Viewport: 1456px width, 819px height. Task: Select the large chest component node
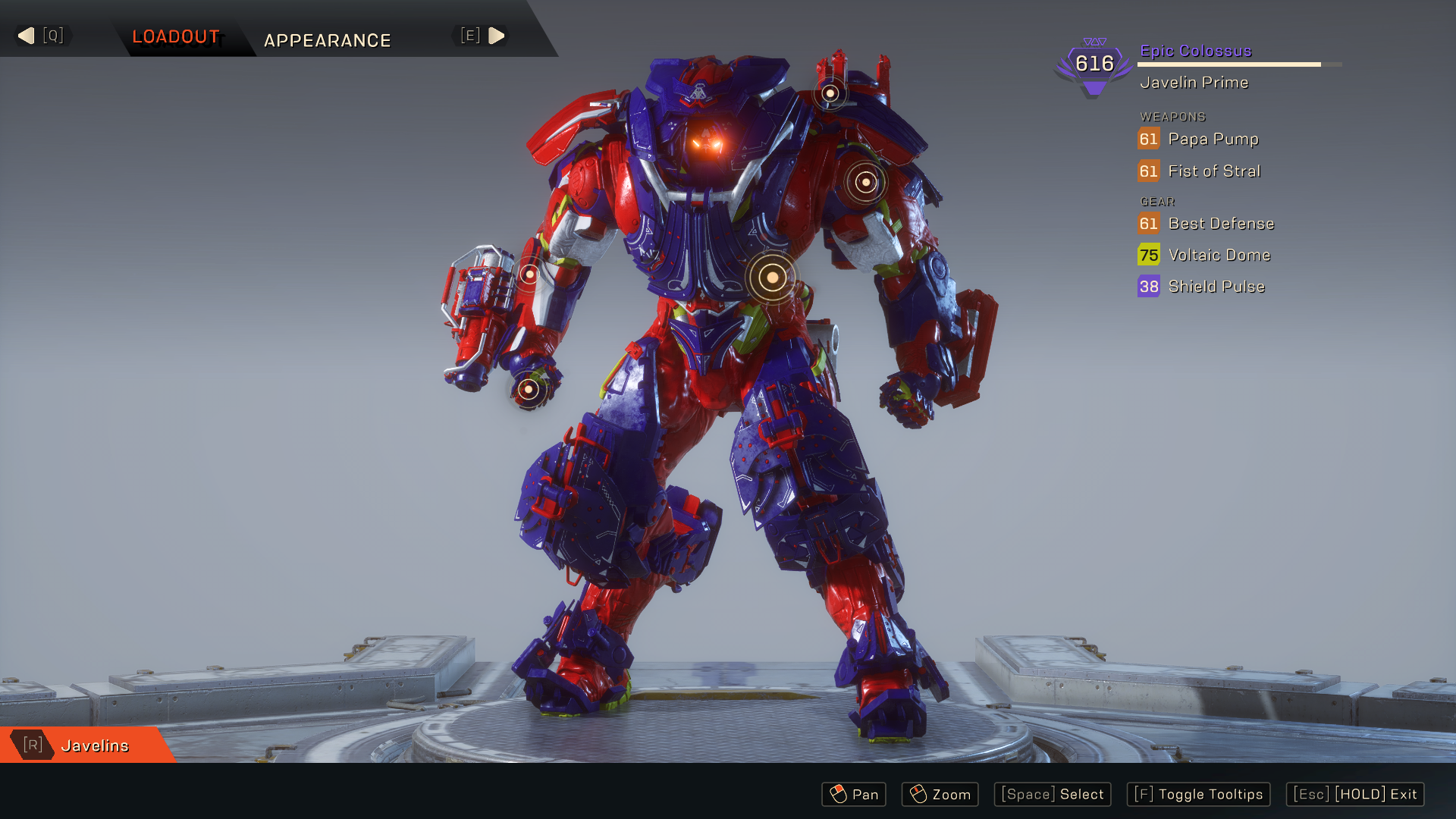pyautogui.click(x=772, y=278)
